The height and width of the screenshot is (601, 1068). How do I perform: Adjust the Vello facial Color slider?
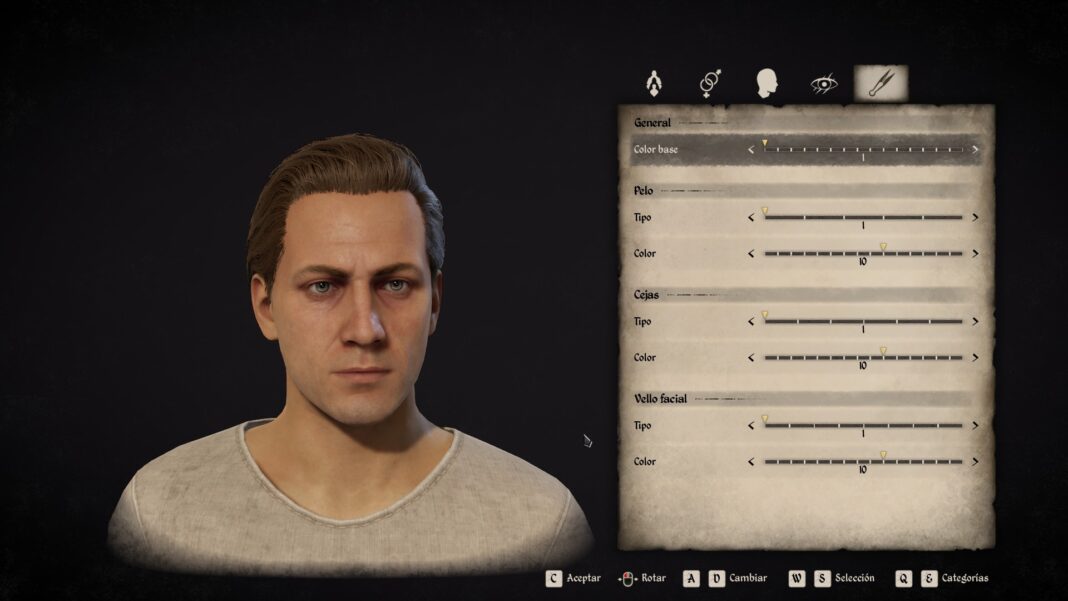[863, 461]
